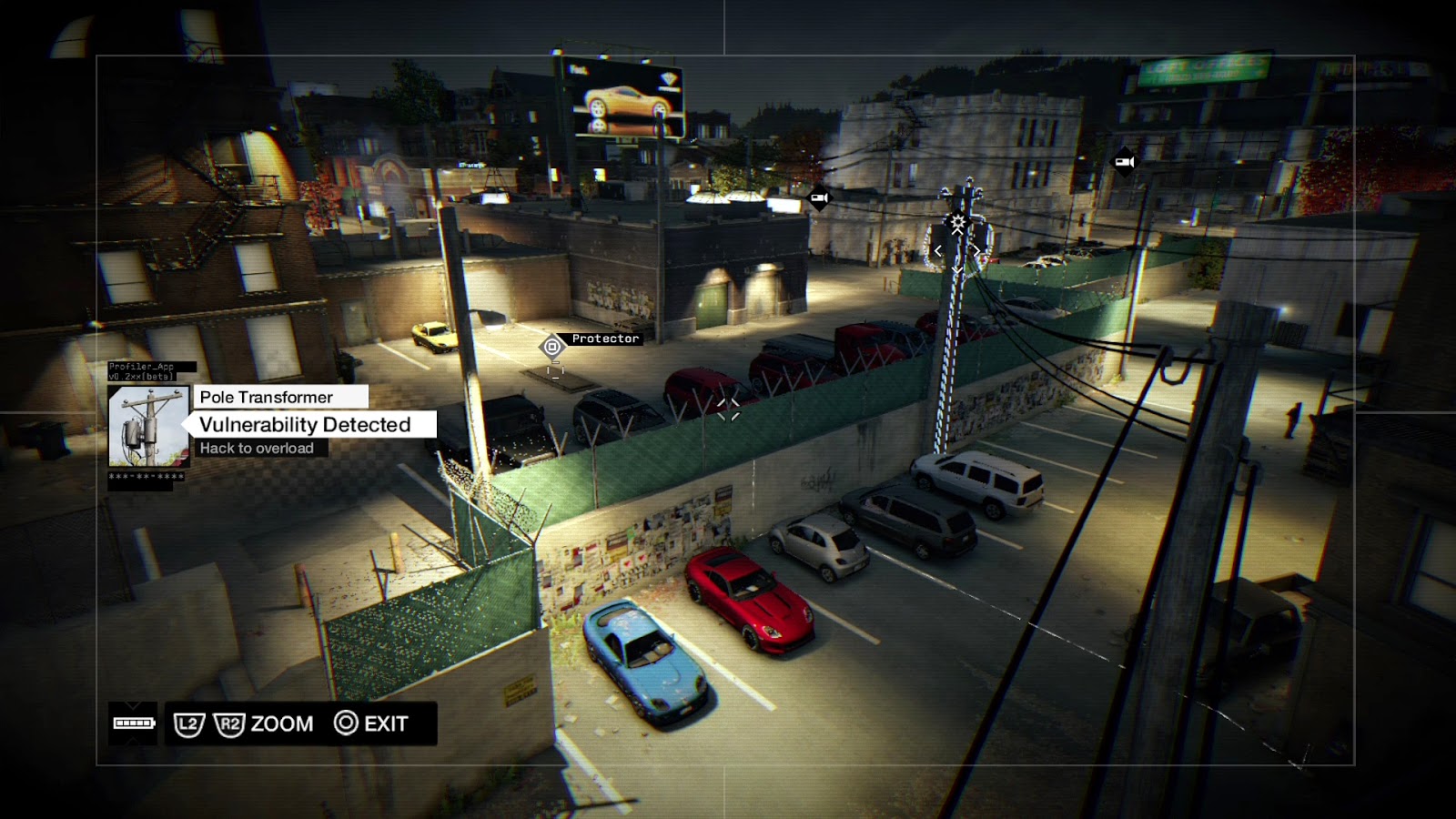Switch to the camera icon right of the billboard building
This screenshot has width=1456, height=819.
click(819, 197)
